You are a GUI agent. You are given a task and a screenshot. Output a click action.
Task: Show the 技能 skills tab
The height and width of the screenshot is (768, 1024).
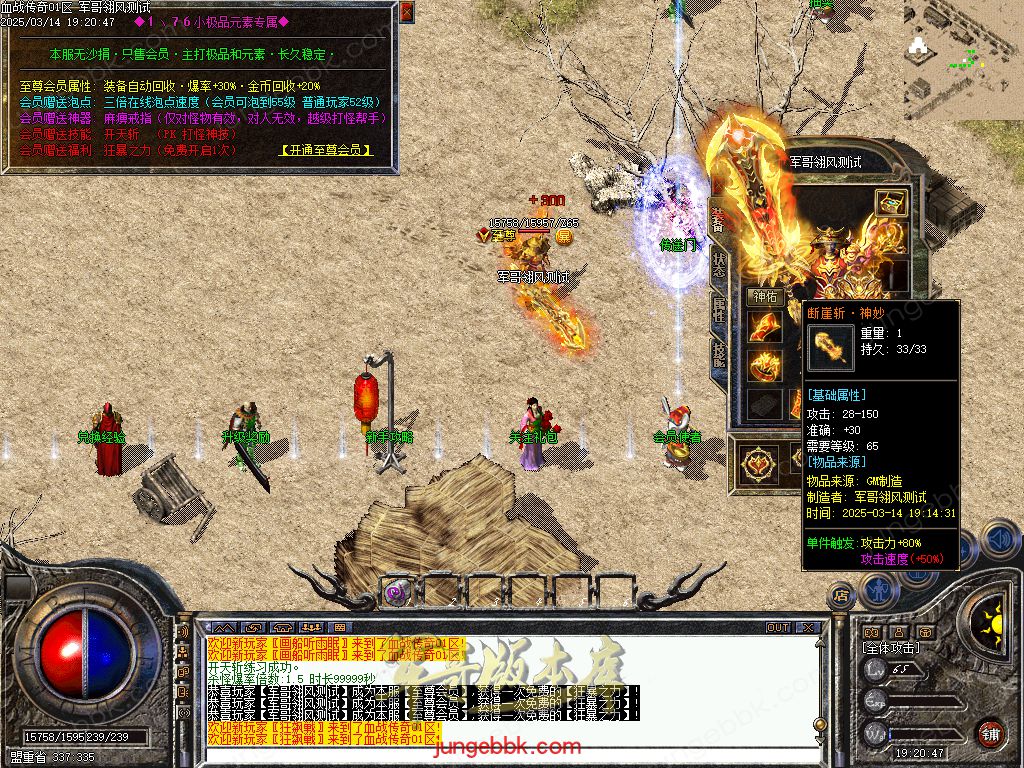coord(719,353)
